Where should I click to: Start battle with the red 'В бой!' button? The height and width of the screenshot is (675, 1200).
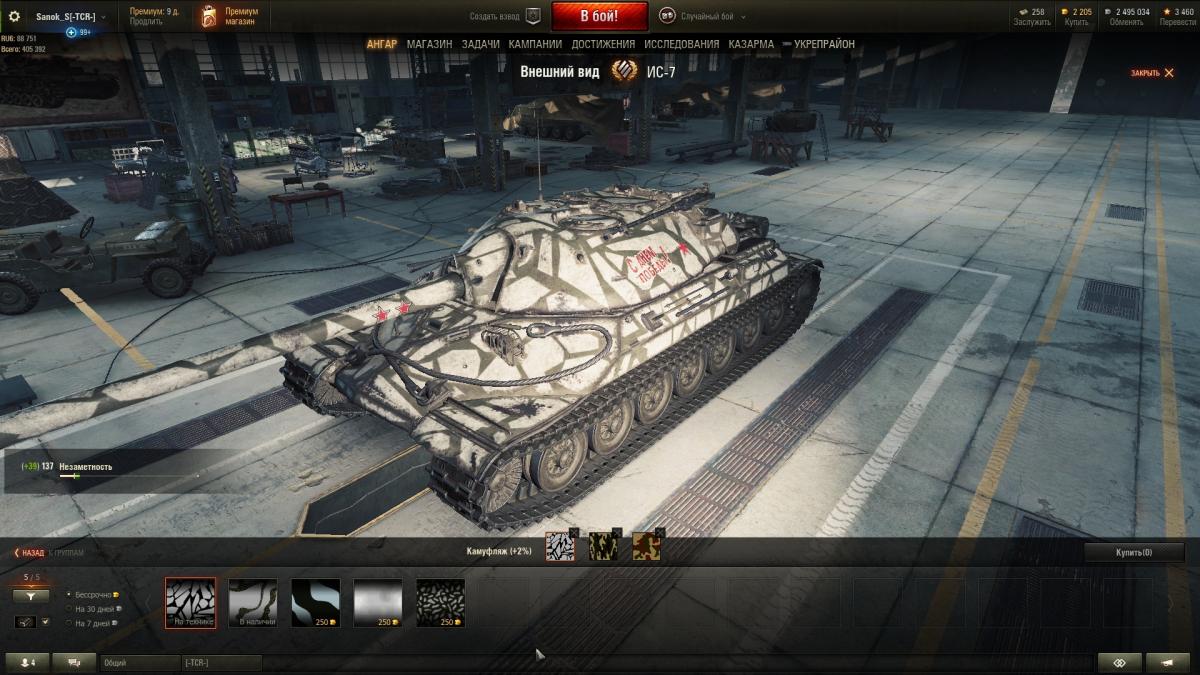(599, 16)
